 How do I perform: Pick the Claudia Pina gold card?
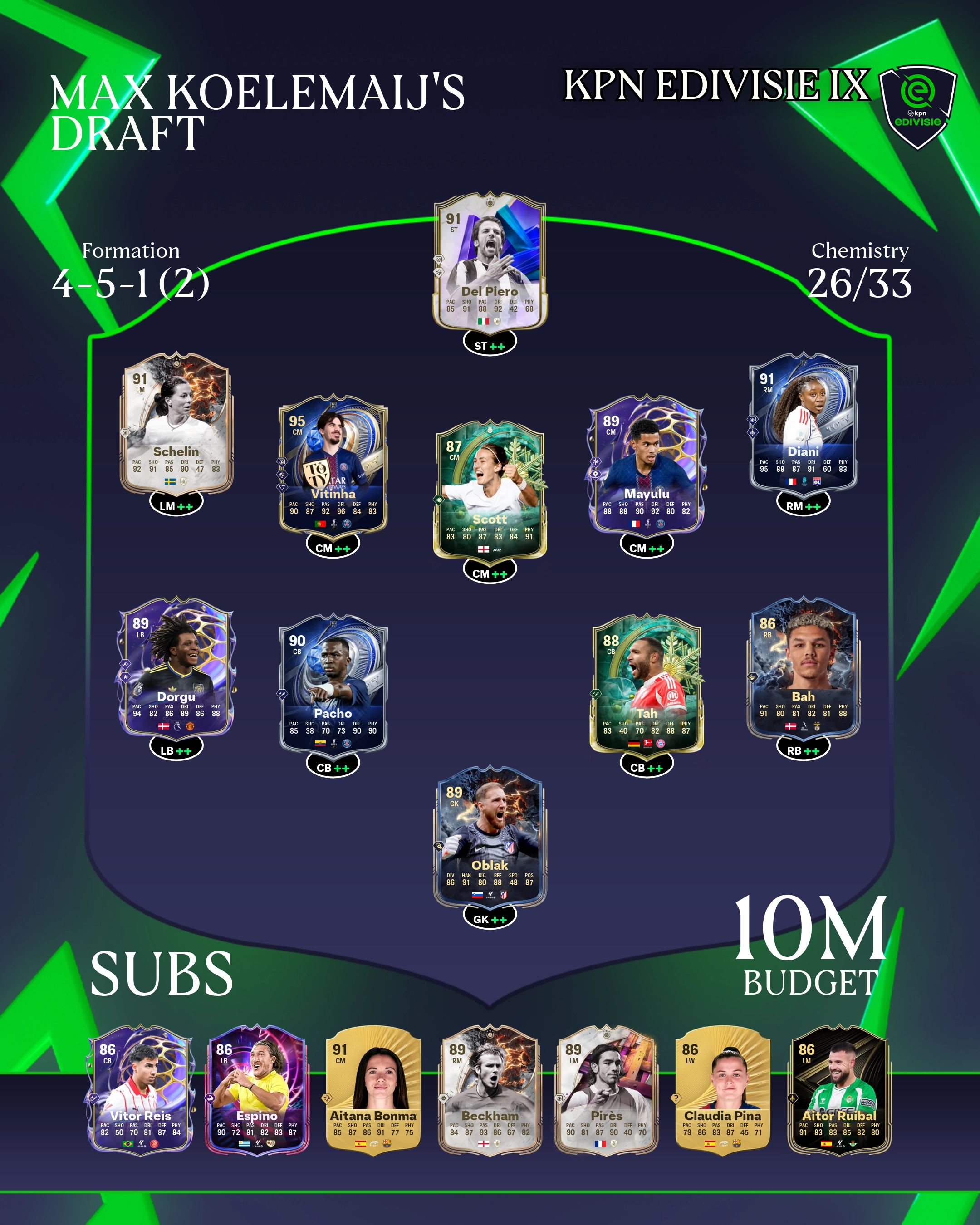pos(723,1090)
